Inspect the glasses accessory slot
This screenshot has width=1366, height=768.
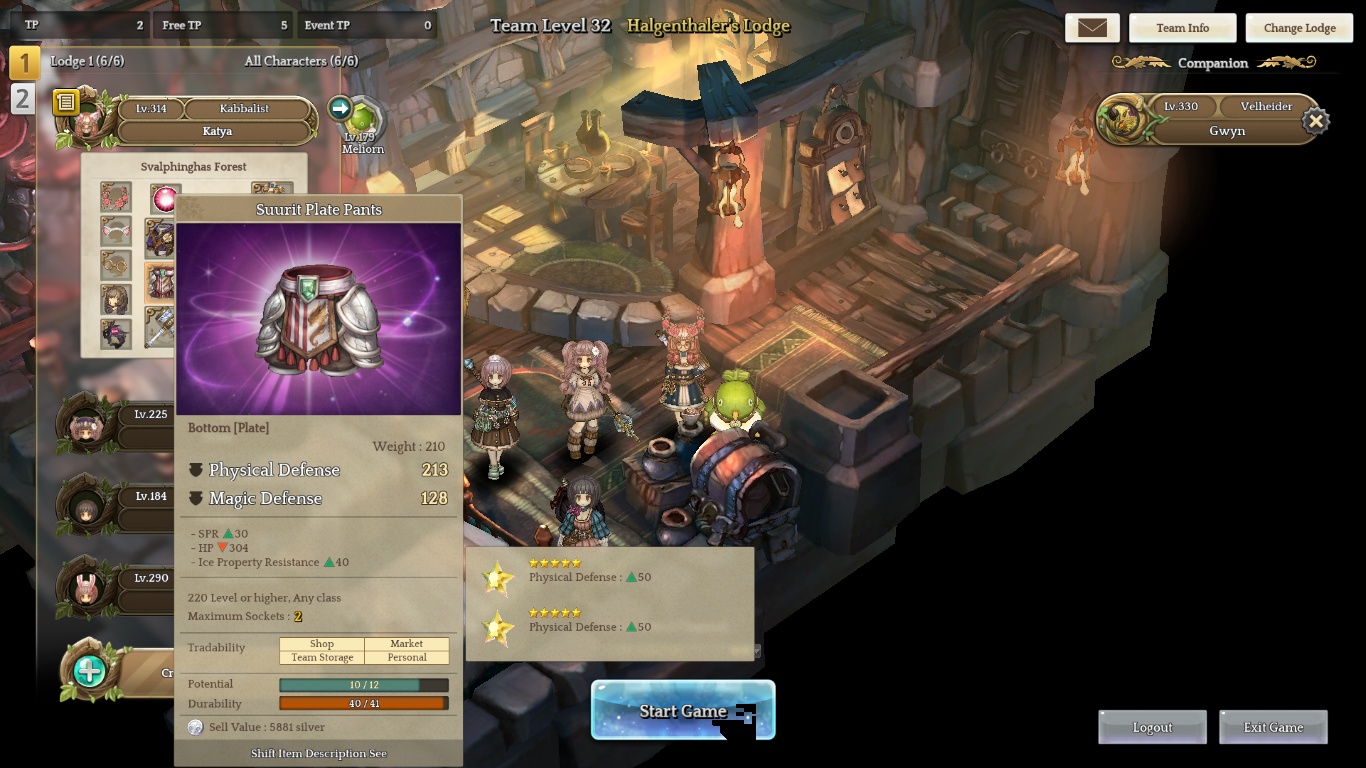(x=116, y=265)
